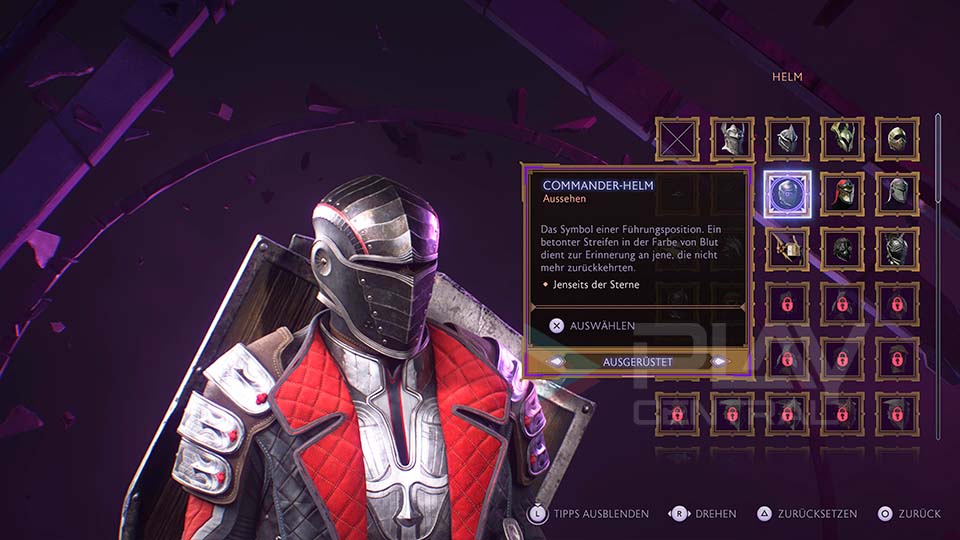Equip the green and gold horned helmet
Image resolution: width=960 pixels, height=540 pixels.
pos(841,139)
